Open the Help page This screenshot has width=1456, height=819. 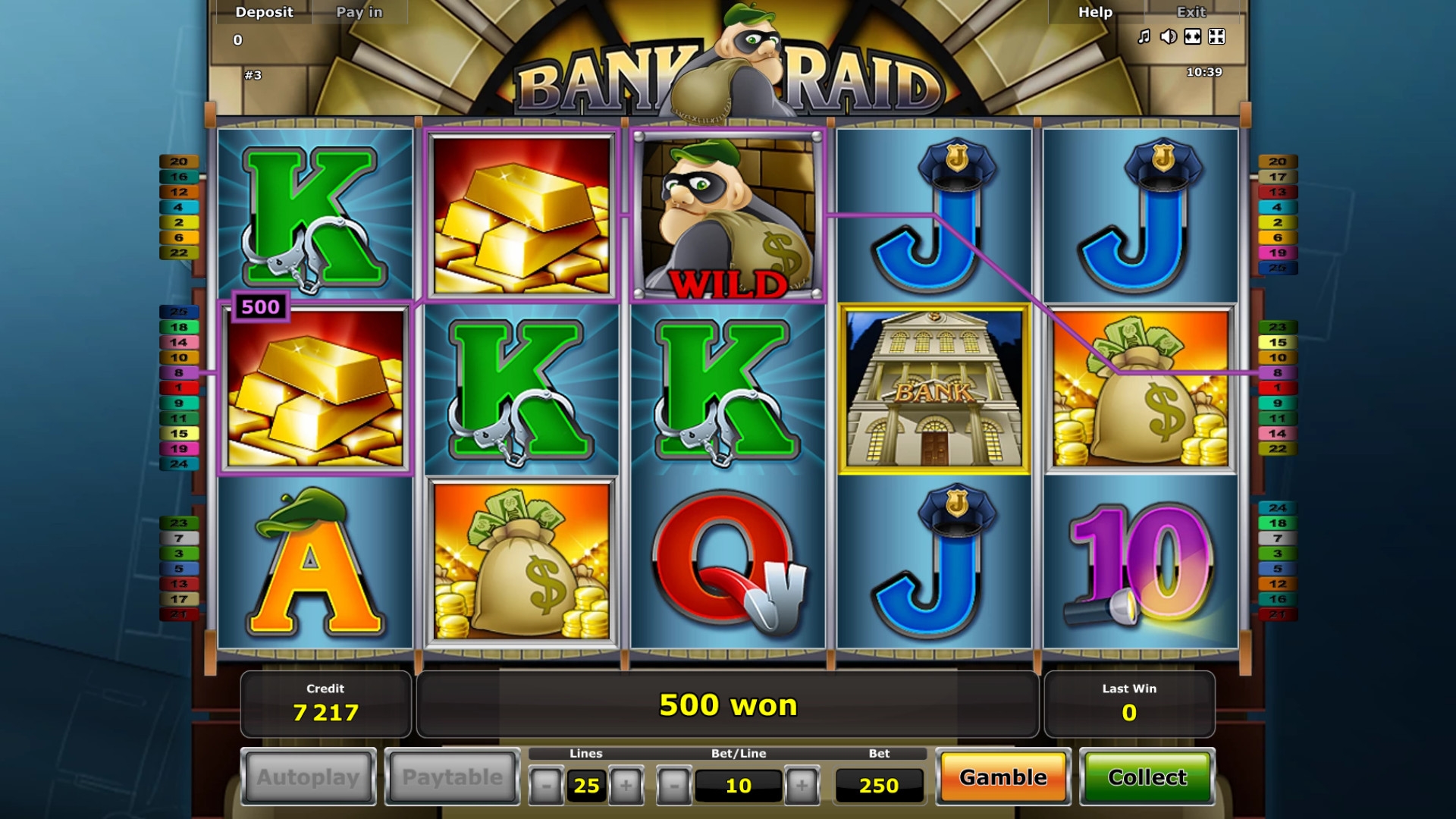[x=1095, y=12]
